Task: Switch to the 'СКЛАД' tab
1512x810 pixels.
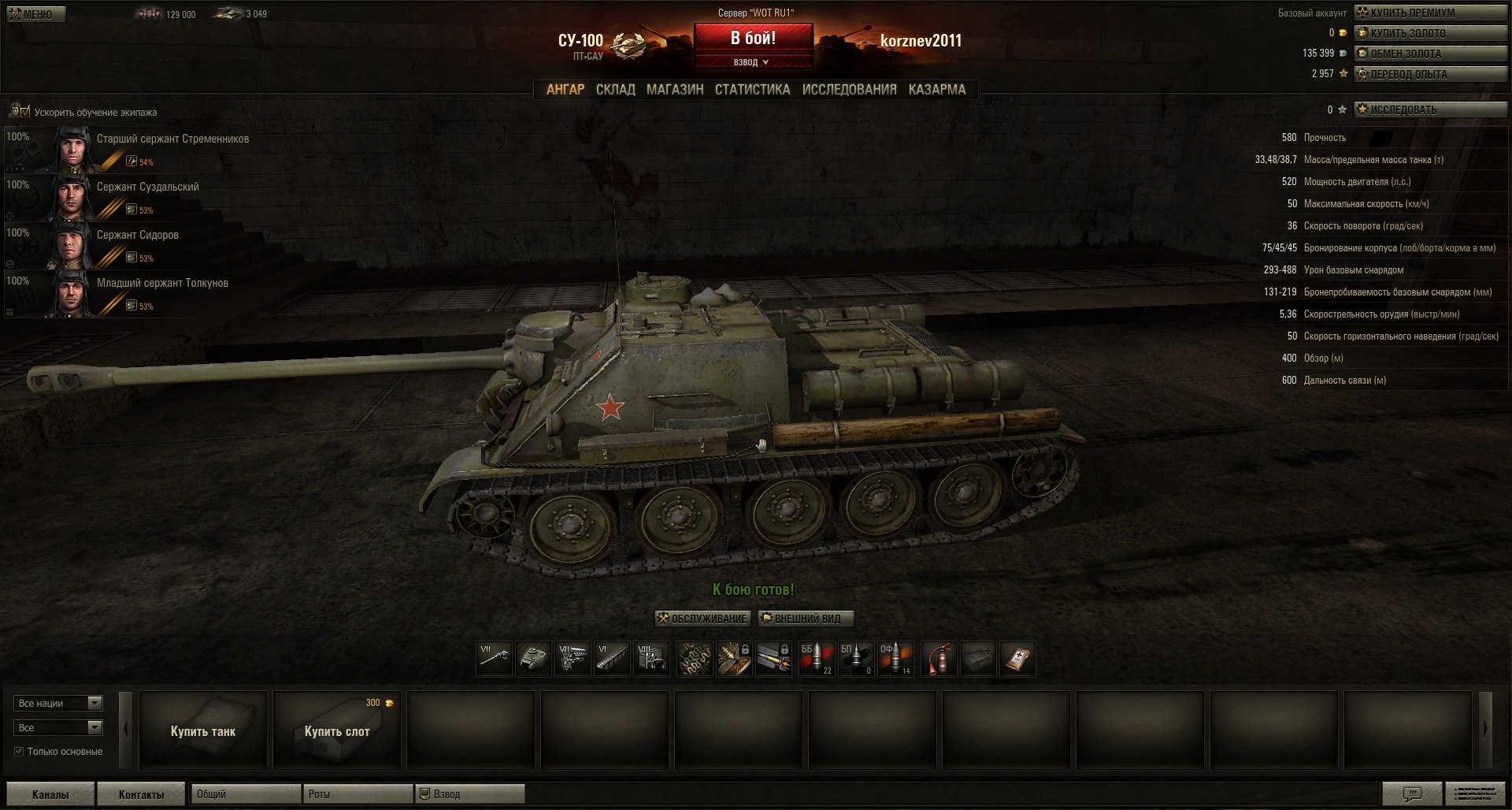Action: pyautogui.click(x=615, y=90)
